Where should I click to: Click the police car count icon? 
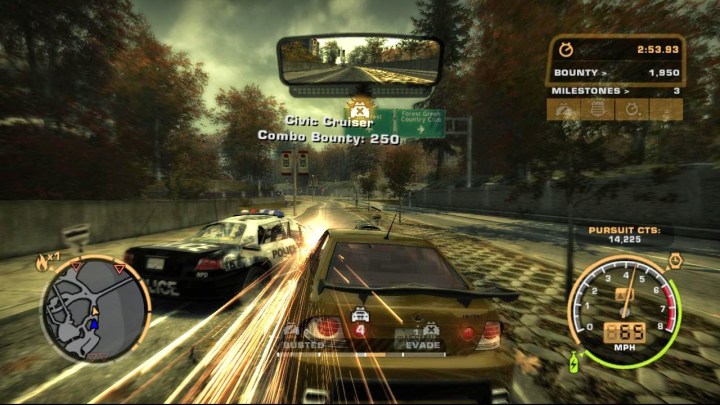[359, 316]
